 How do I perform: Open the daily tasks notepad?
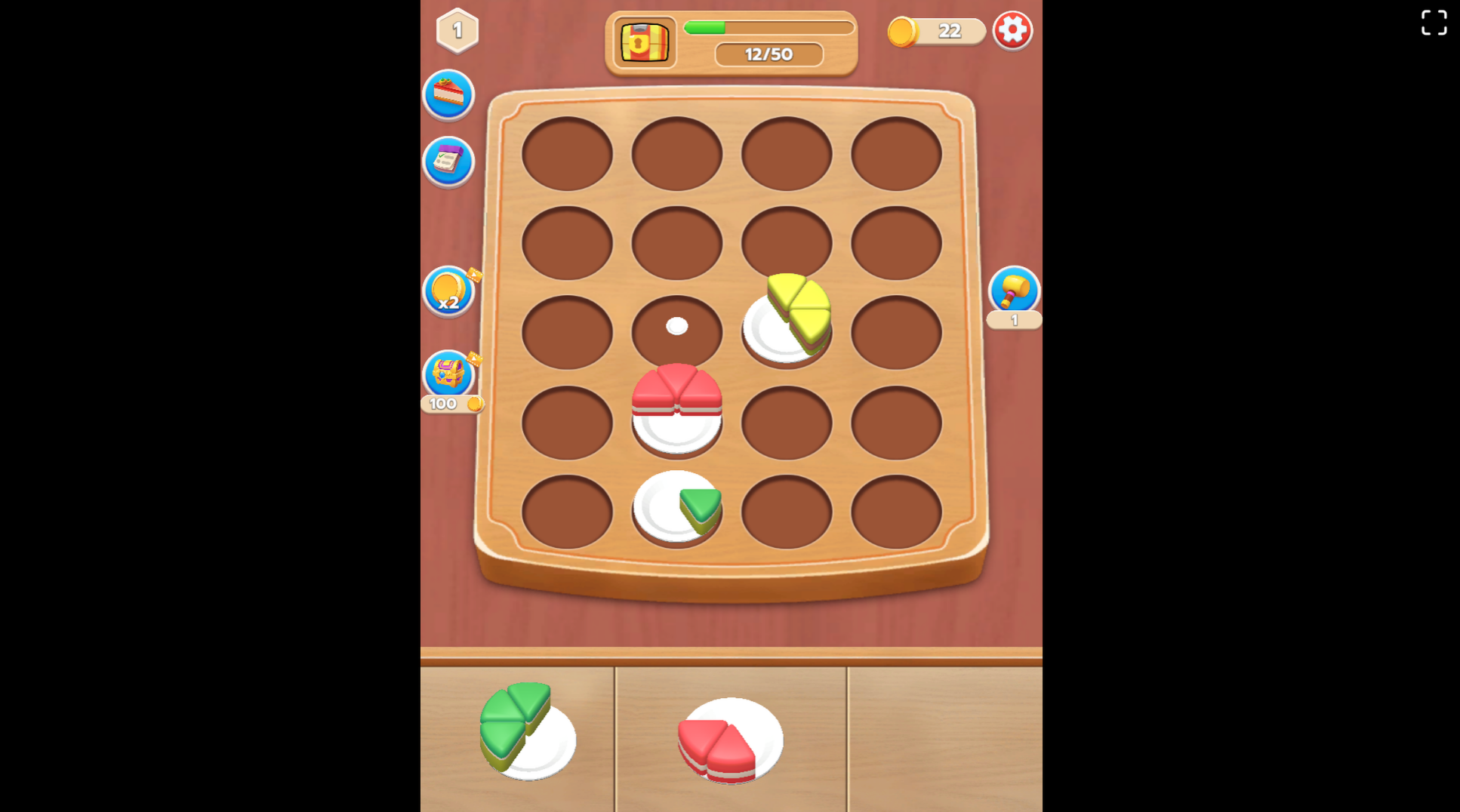coord(448,161)
